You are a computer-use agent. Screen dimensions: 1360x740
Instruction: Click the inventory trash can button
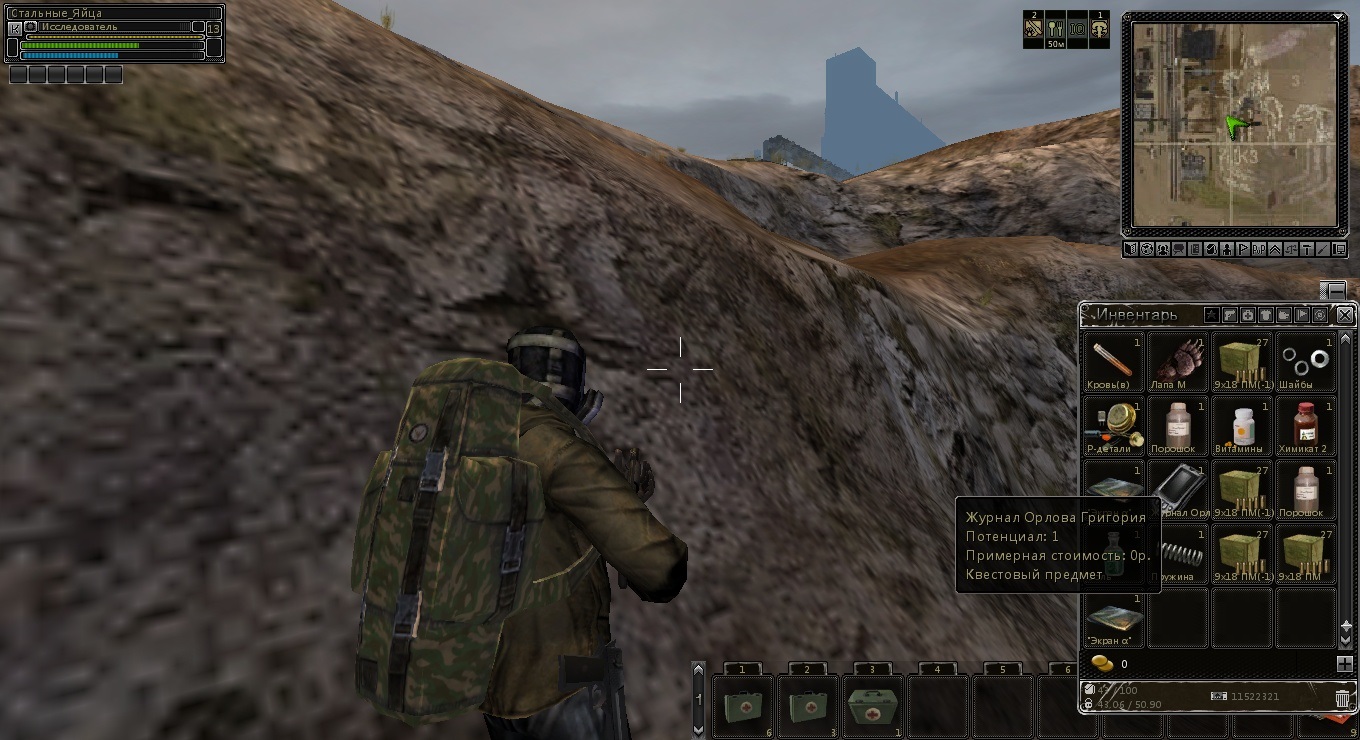(x=1342, y=698)
